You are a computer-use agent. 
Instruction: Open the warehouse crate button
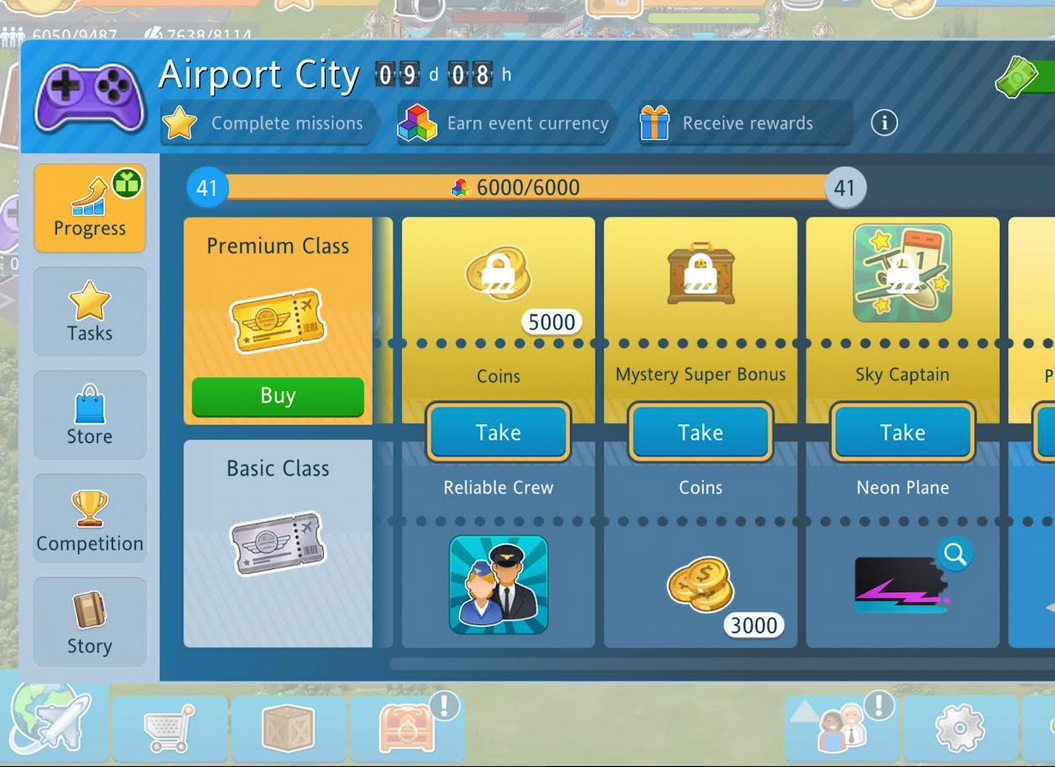[x=288, y=729]
